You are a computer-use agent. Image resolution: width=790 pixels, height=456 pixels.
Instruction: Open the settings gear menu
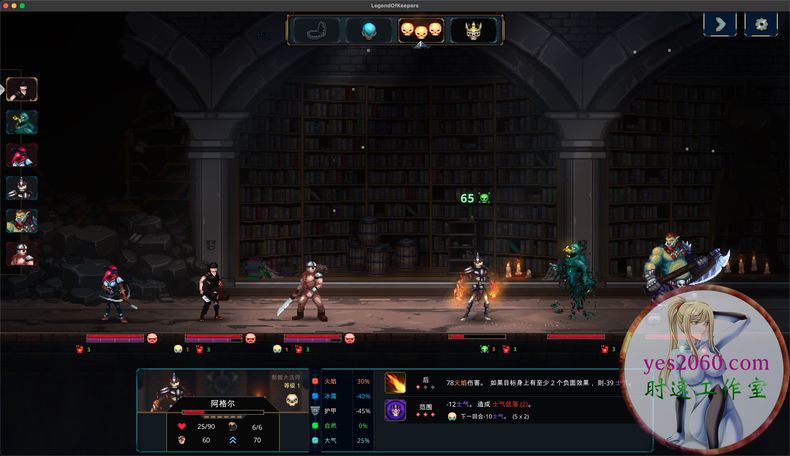click(762, 24)
